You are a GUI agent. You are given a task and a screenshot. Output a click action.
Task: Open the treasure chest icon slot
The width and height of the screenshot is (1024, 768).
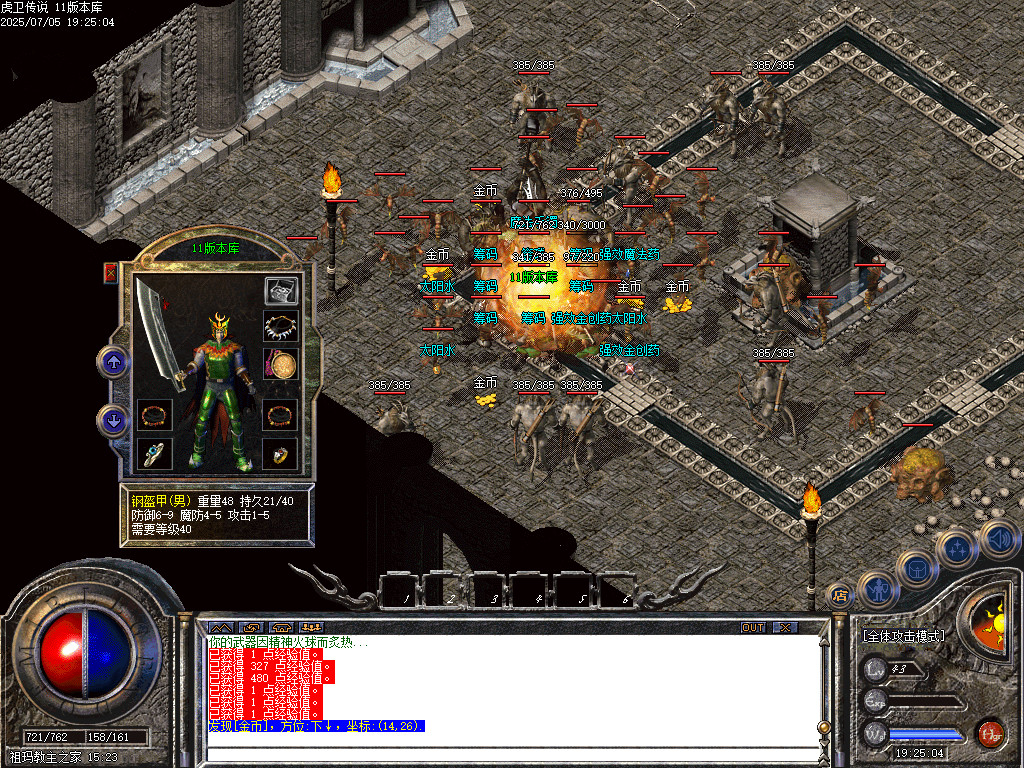tap(280, 291)
